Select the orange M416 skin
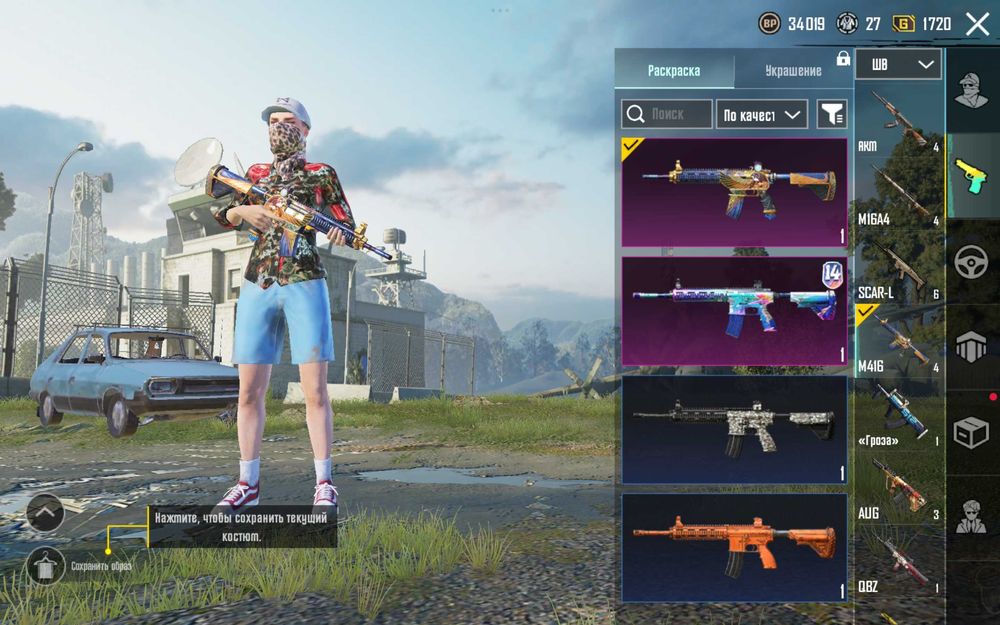 [x=734, y=547]
